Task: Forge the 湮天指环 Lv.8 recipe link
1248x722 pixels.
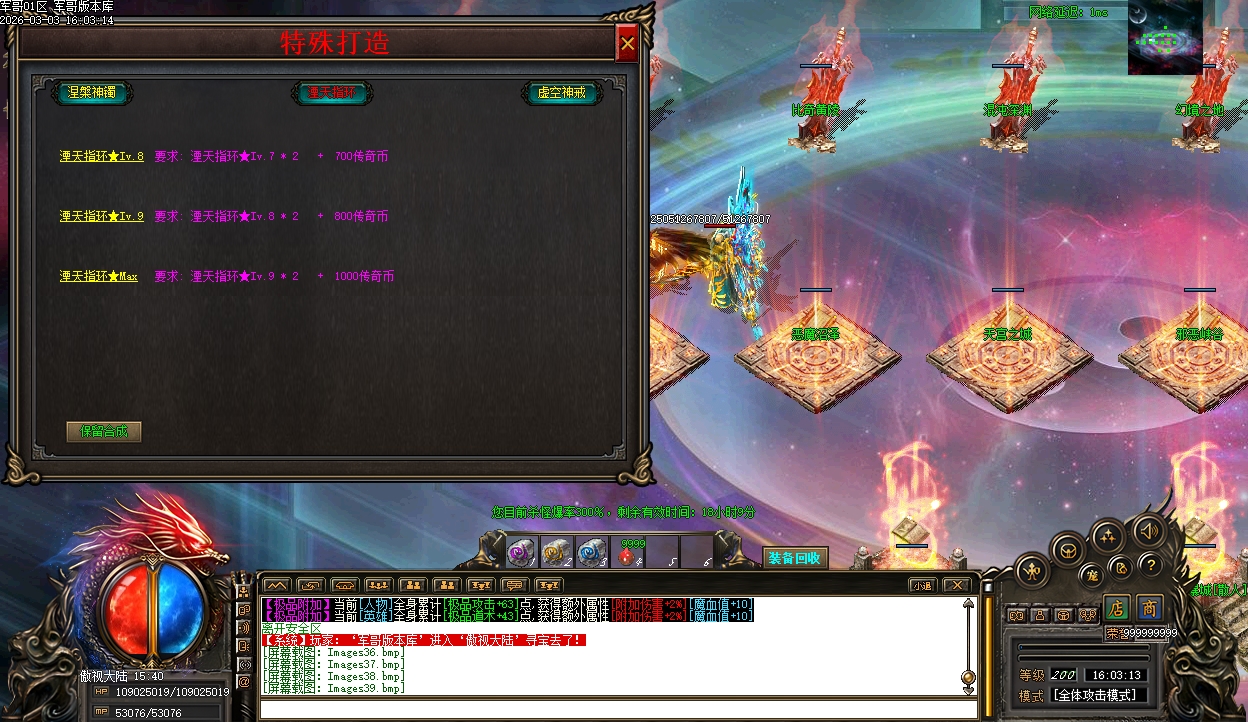Action: 101,156
